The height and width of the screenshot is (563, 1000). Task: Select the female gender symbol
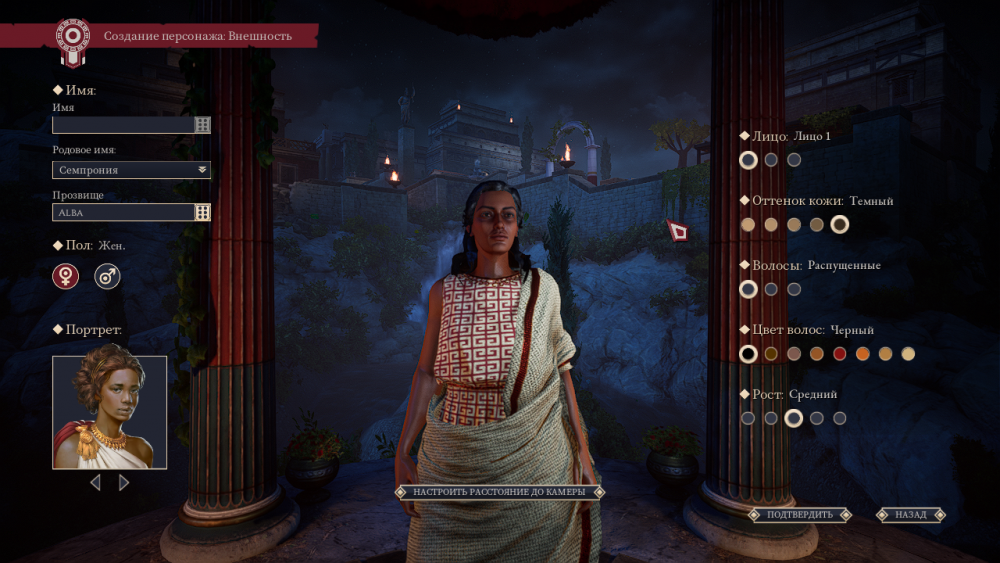point(66,277)
